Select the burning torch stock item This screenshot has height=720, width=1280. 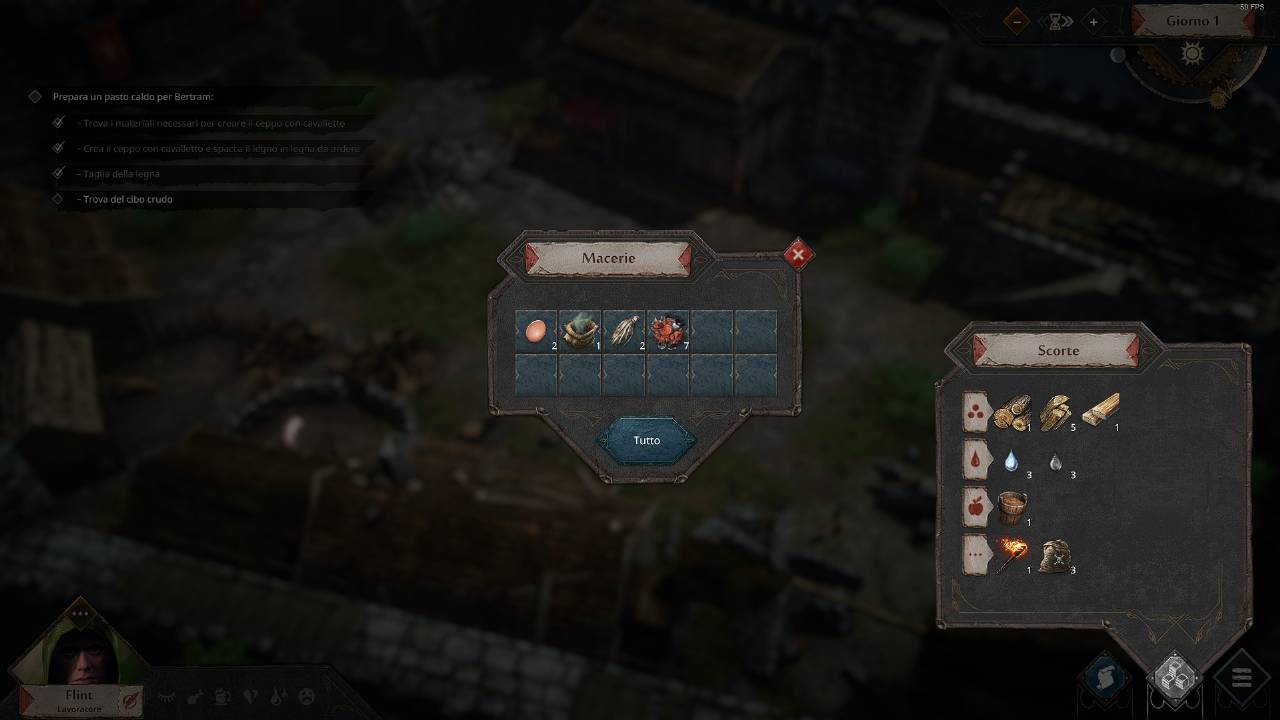1012,554
